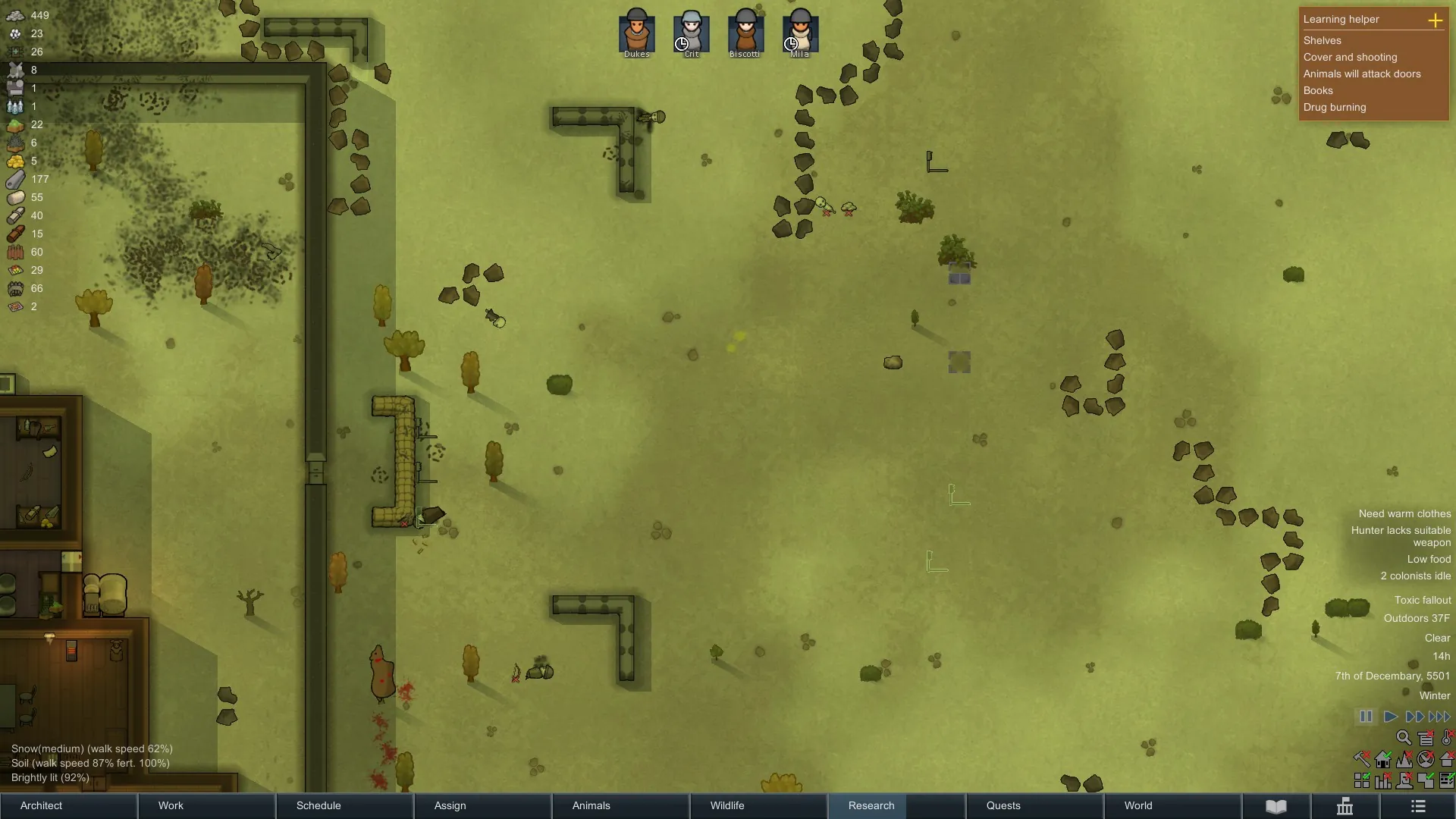1456x819 pixels.
Task: Set game to normal speed
Action: pos(1390,717)
